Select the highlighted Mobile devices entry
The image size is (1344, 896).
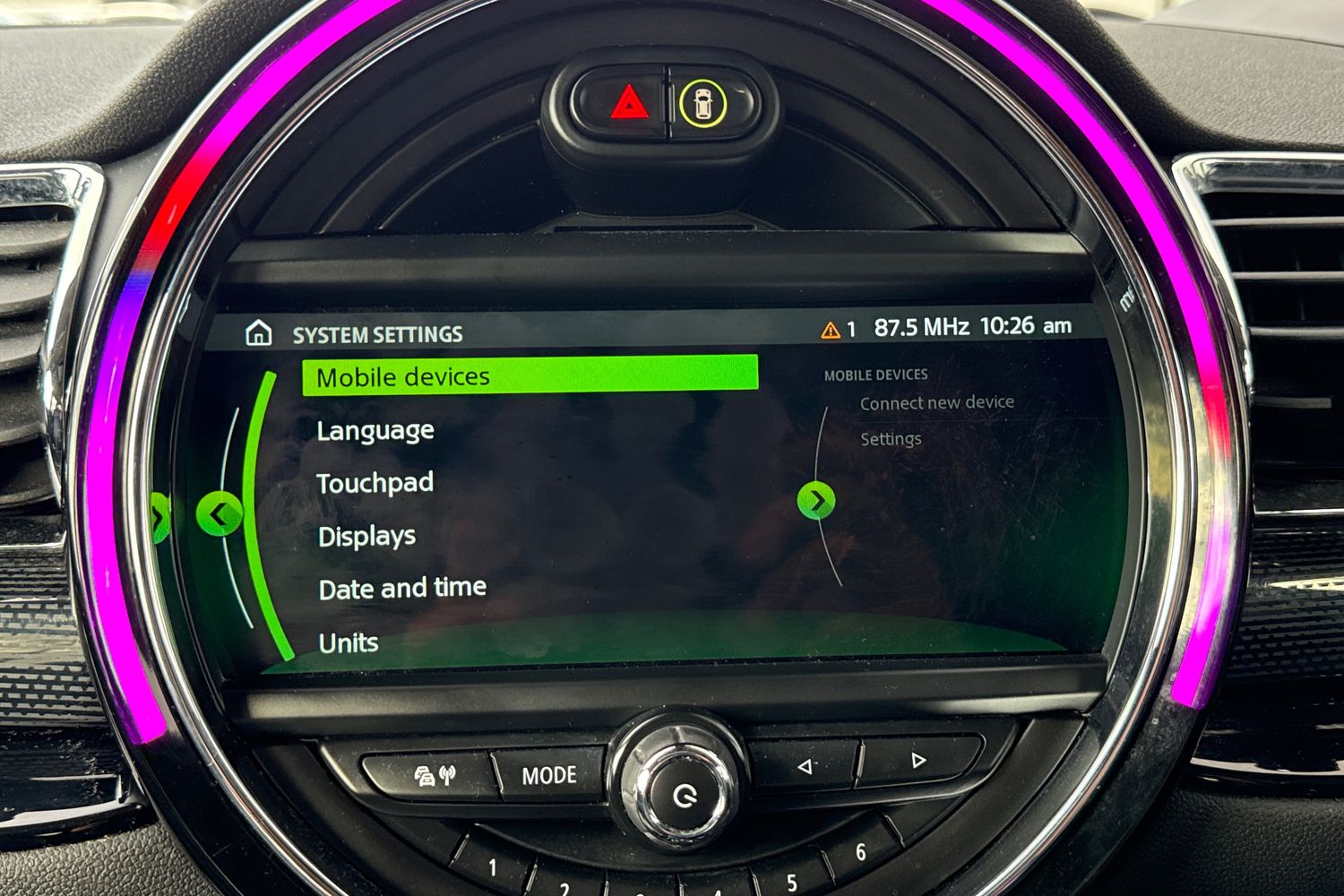(403, 376)
